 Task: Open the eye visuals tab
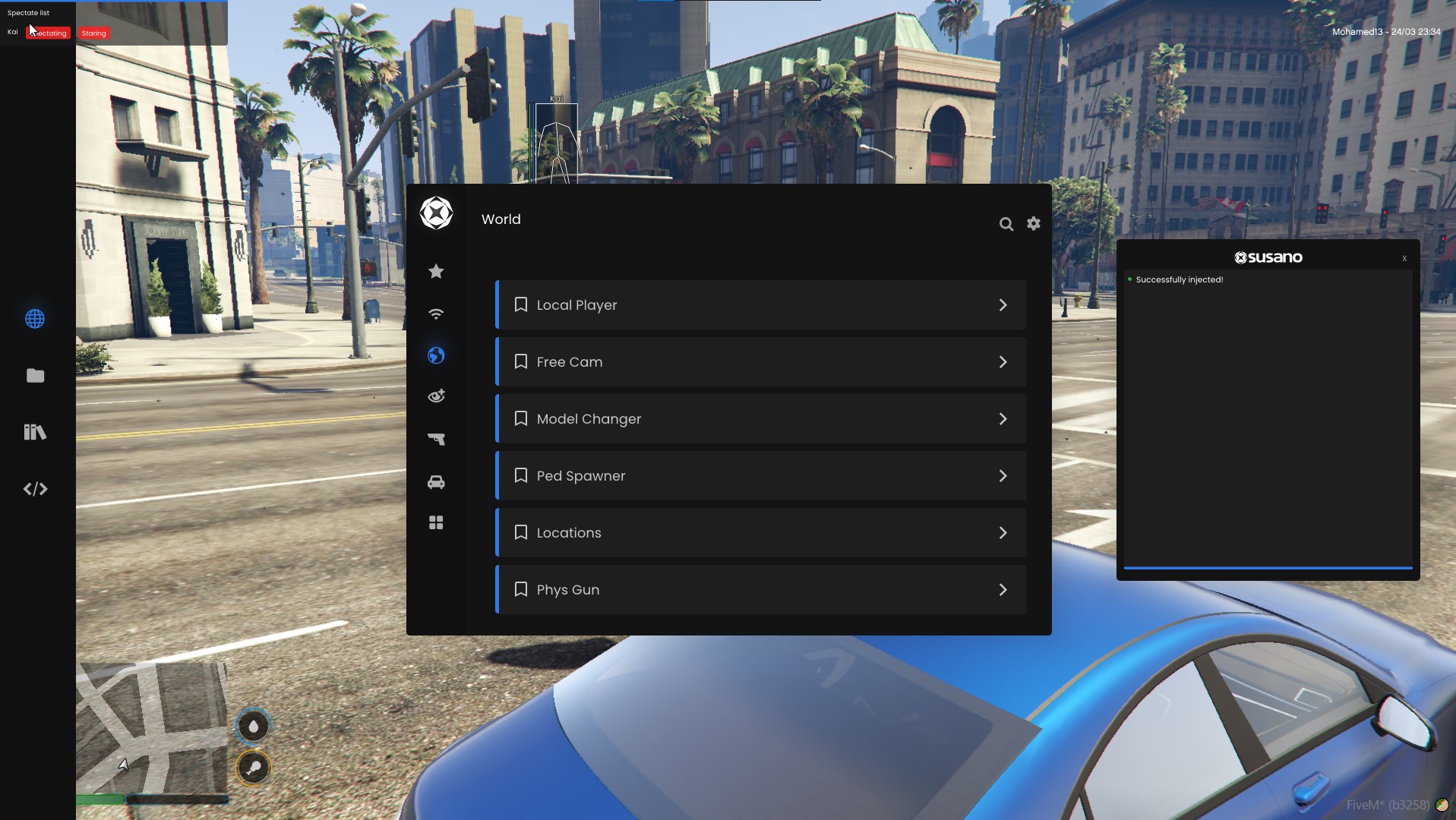click(436, 396)
